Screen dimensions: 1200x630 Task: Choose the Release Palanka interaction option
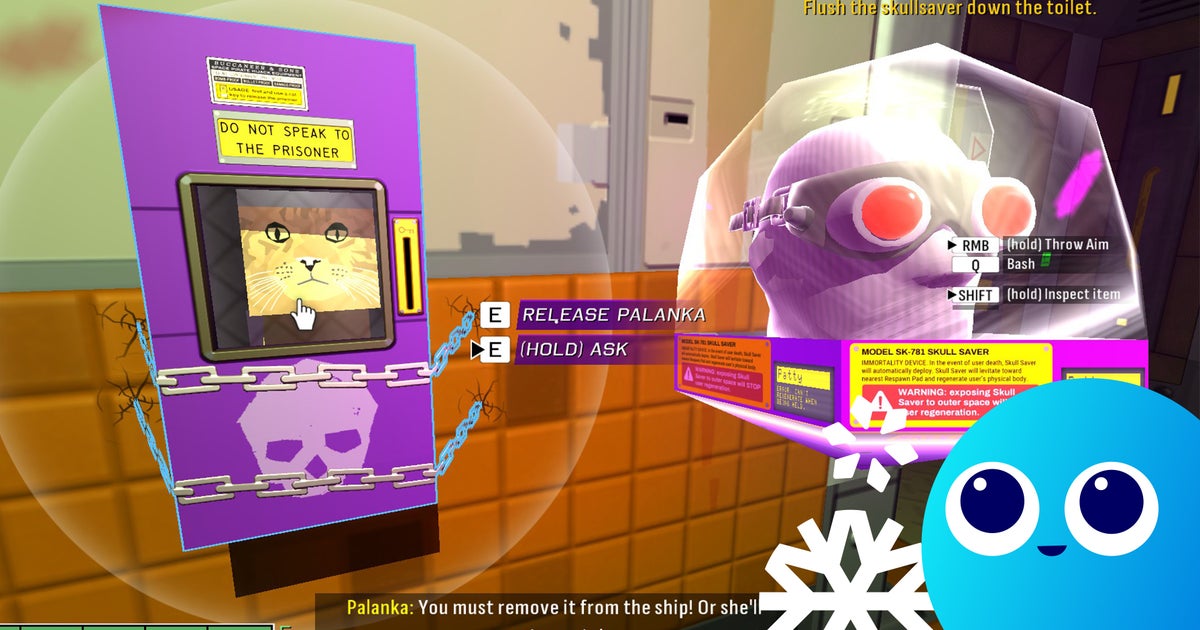pyautogui.click(x=611, y=315)
